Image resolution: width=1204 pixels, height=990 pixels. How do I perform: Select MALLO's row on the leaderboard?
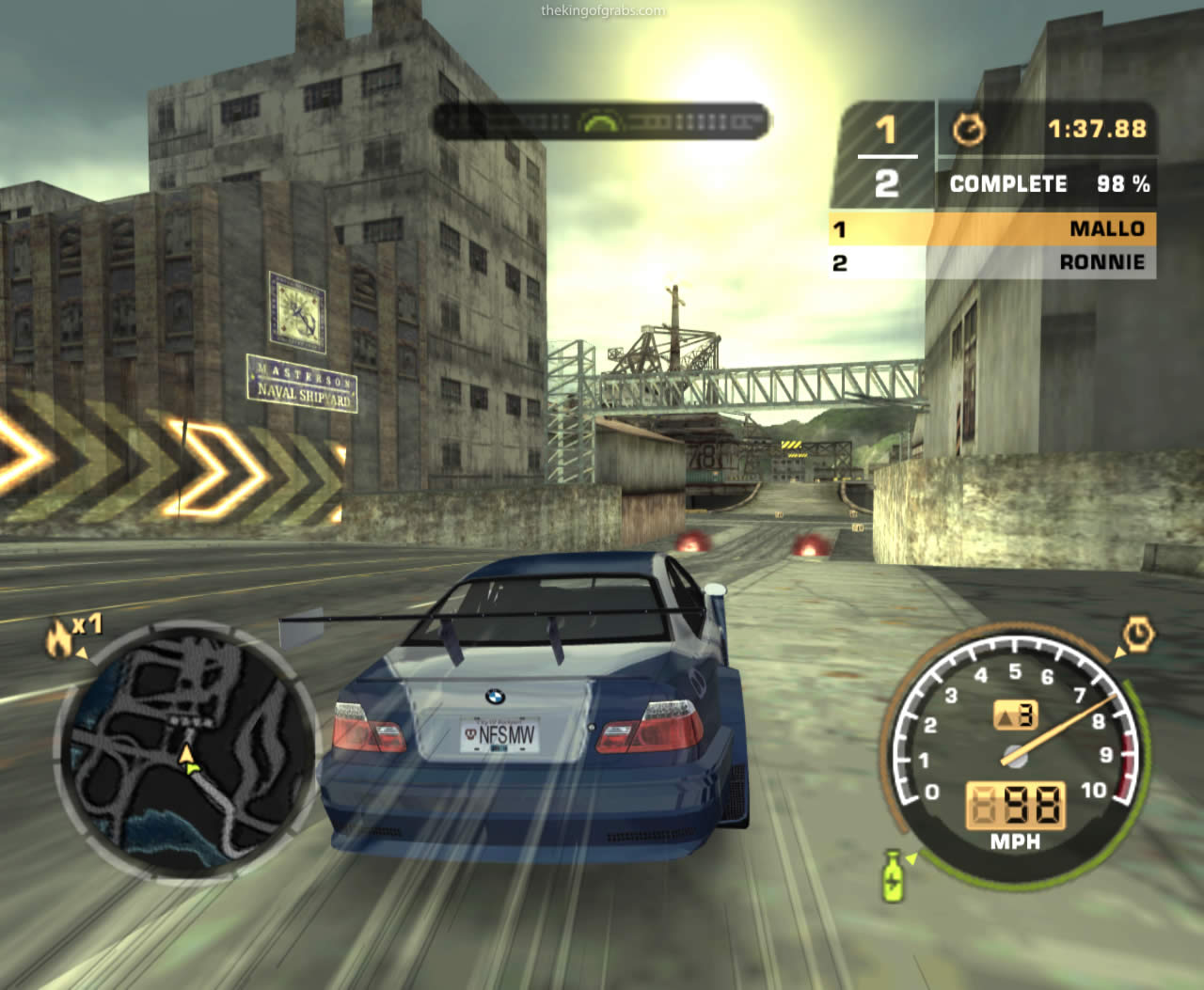991,228
